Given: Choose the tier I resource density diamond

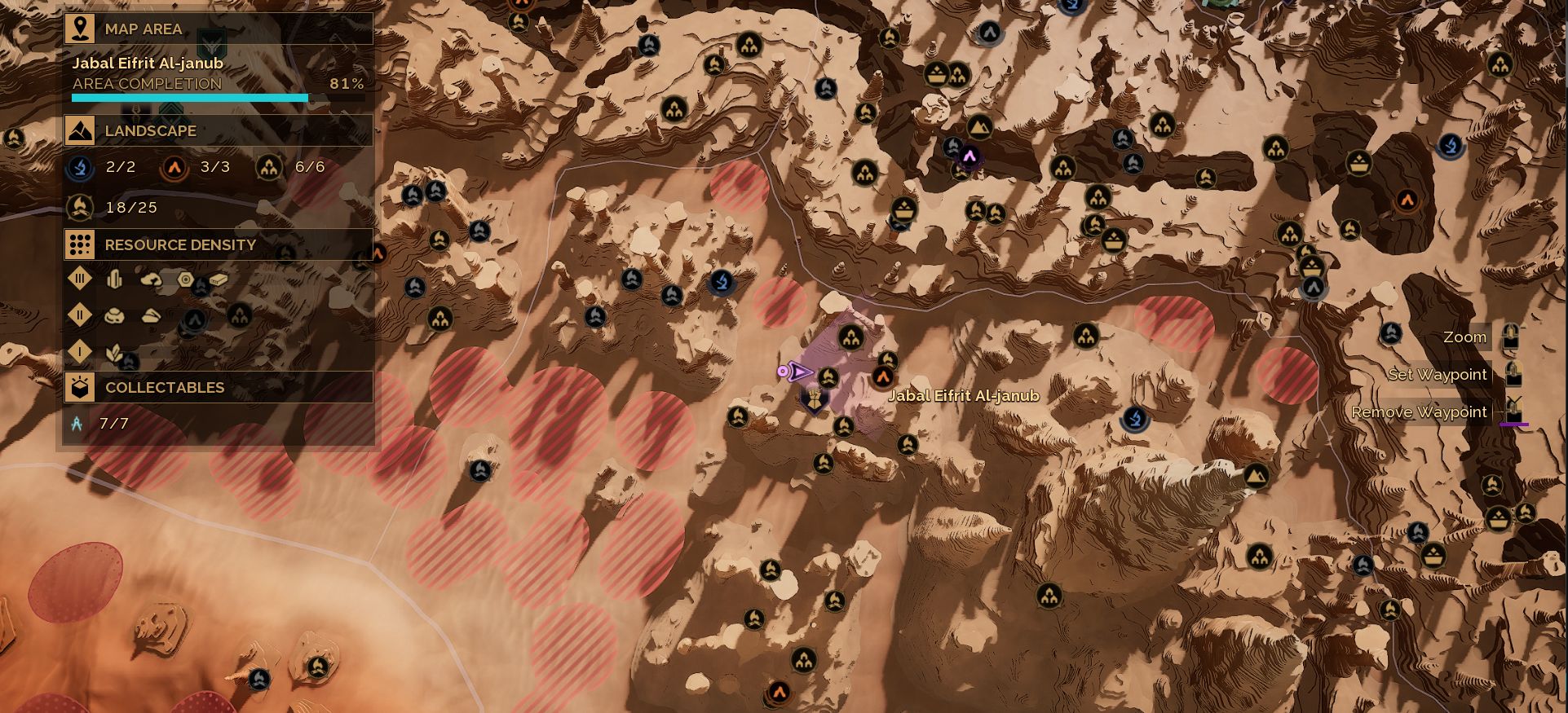Looking at the screenshot, I should 80,351.
